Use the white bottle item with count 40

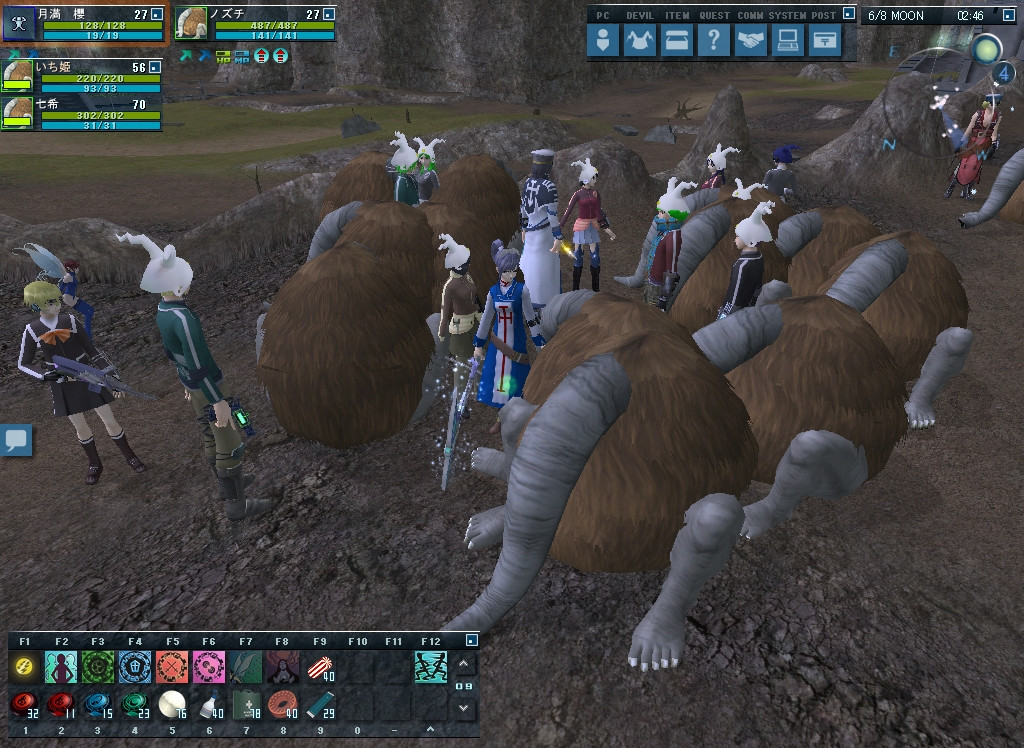coord(209,706)
